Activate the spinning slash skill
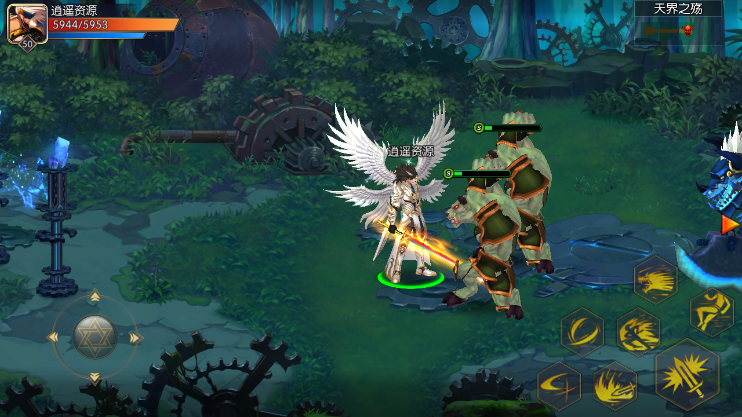The height and width of the screenshot is (417, 742). tap(581, 331)
